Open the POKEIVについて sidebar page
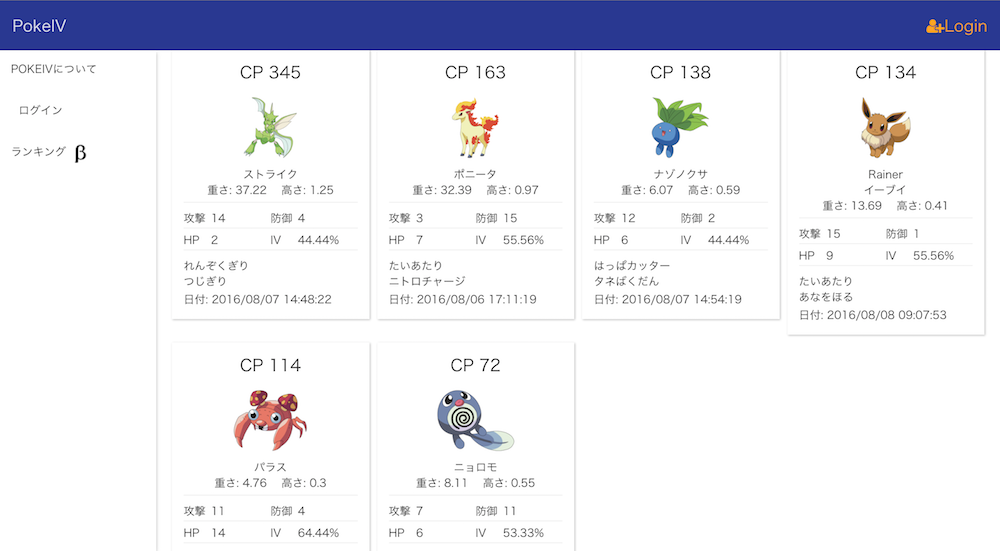This screenshot has height=551, width=1000. point(54,69)
